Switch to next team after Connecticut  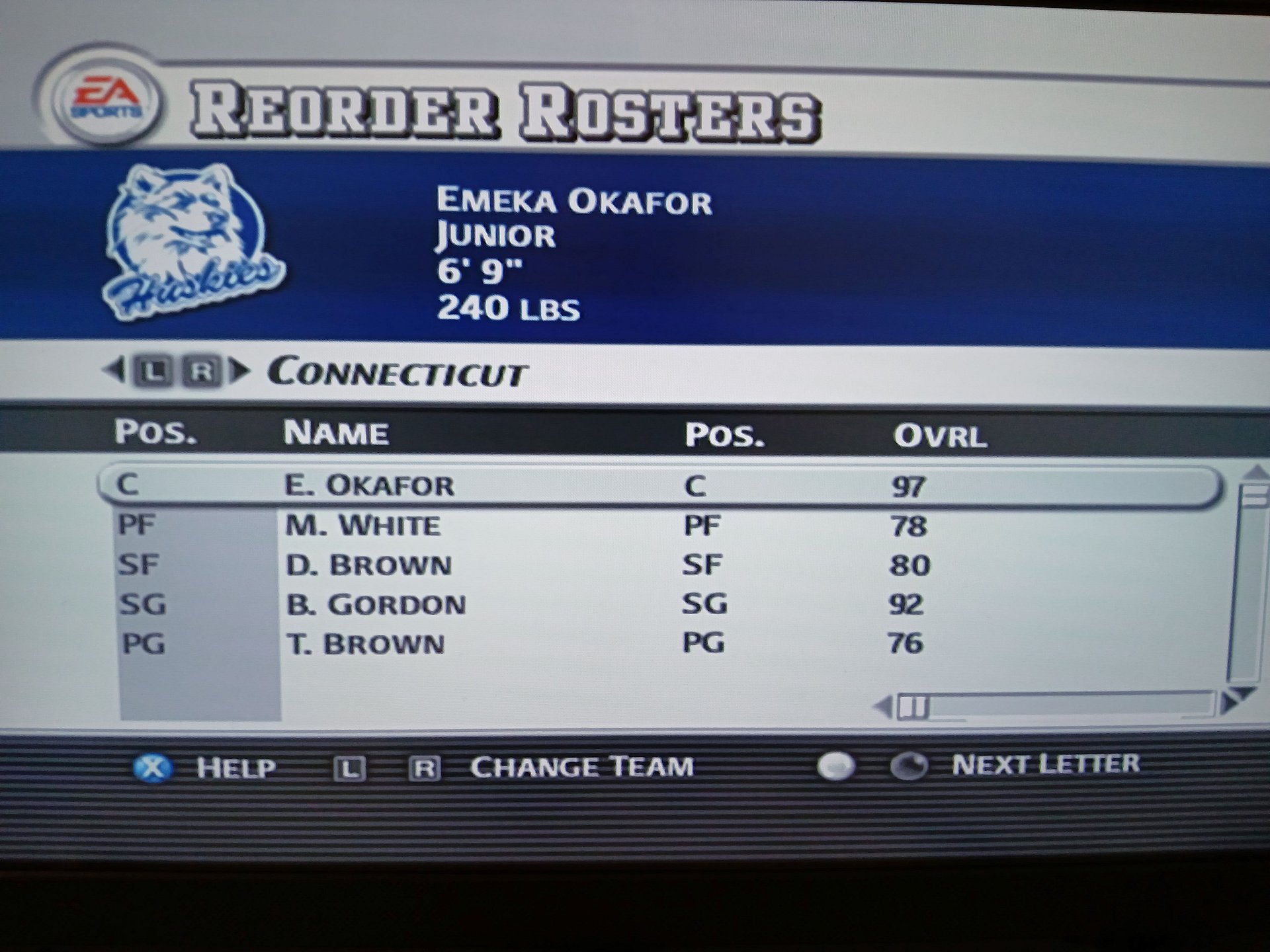(241, 372)
